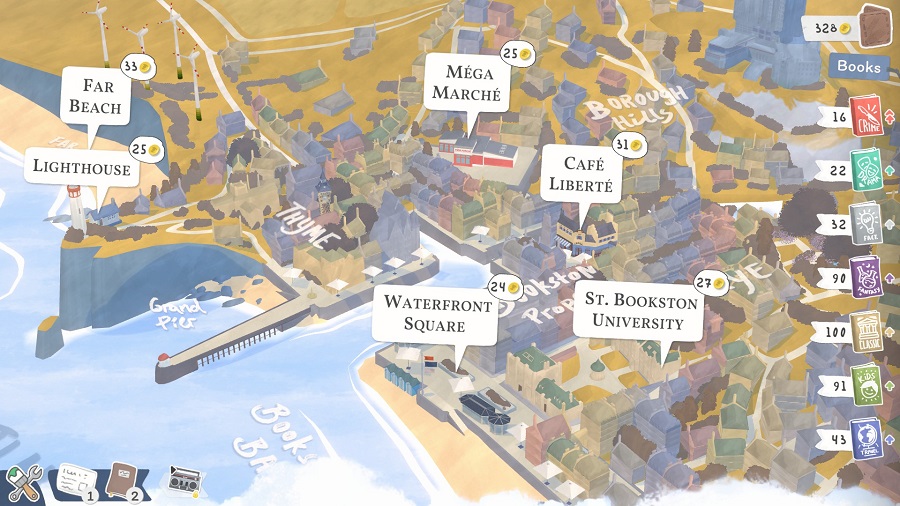Select the green Kids book genre
This screenshot has width=900, height=506.
pos(866,383)
